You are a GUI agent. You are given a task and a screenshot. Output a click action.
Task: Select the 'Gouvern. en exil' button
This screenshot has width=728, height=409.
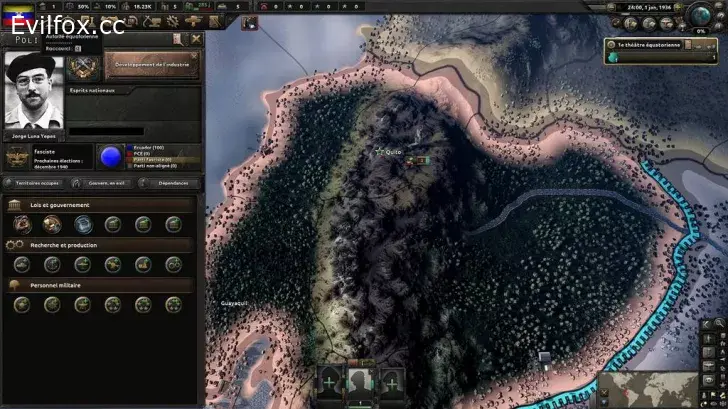pos(106,183)
